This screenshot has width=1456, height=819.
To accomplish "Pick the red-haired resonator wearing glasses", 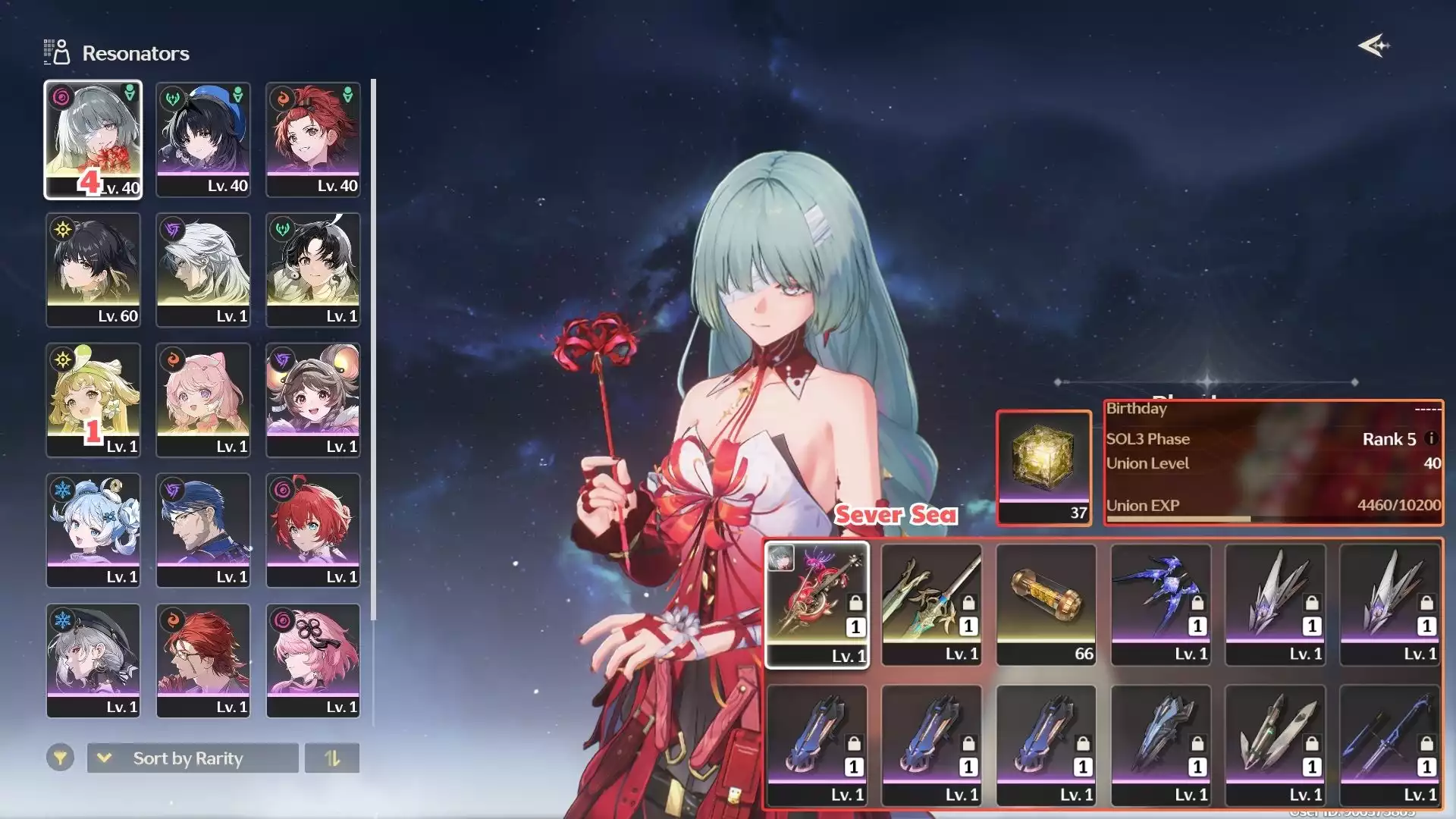I will point(202,661).
